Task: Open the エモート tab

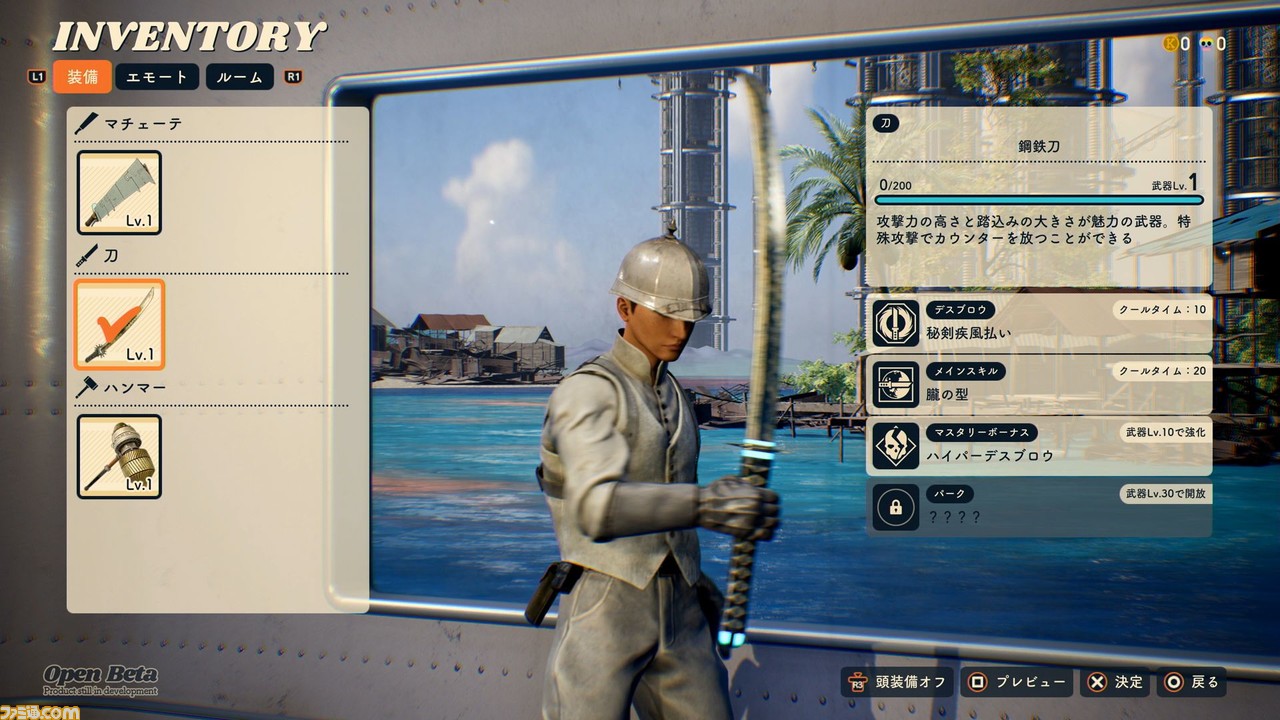Action: pyautogui.click(x=157, y=77)
